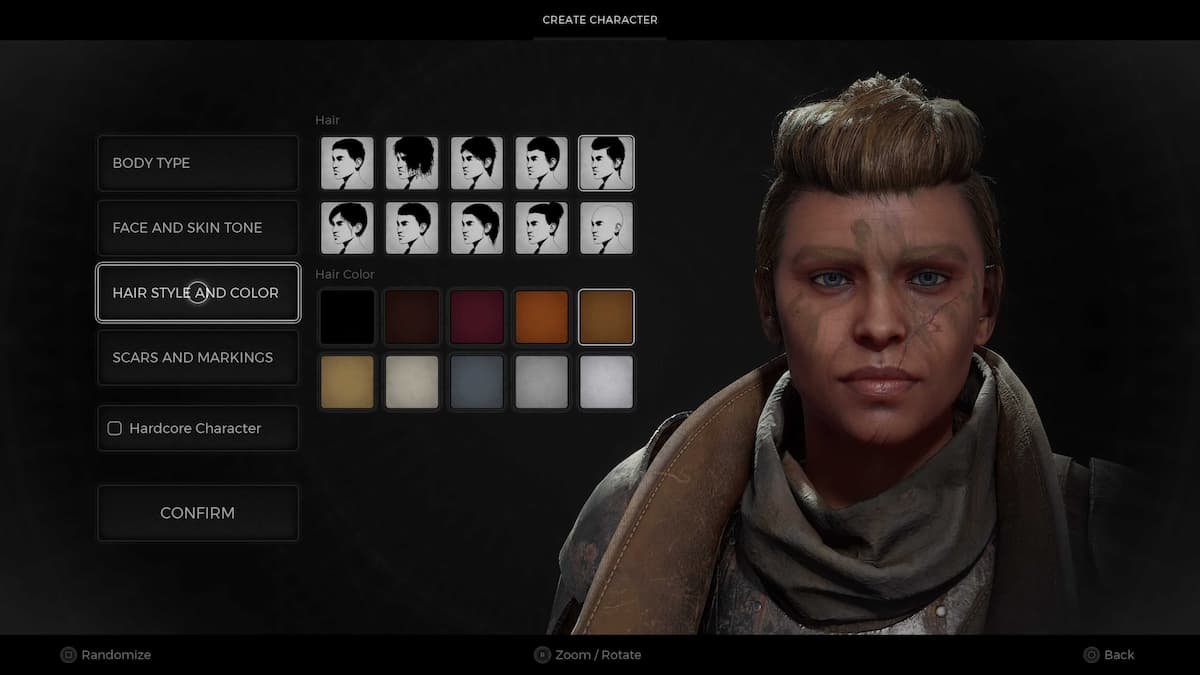The height and width of the screenshot is (675, 1200).
Task: Pick the blue-gray hair color swatch
Action: point(477,382)
